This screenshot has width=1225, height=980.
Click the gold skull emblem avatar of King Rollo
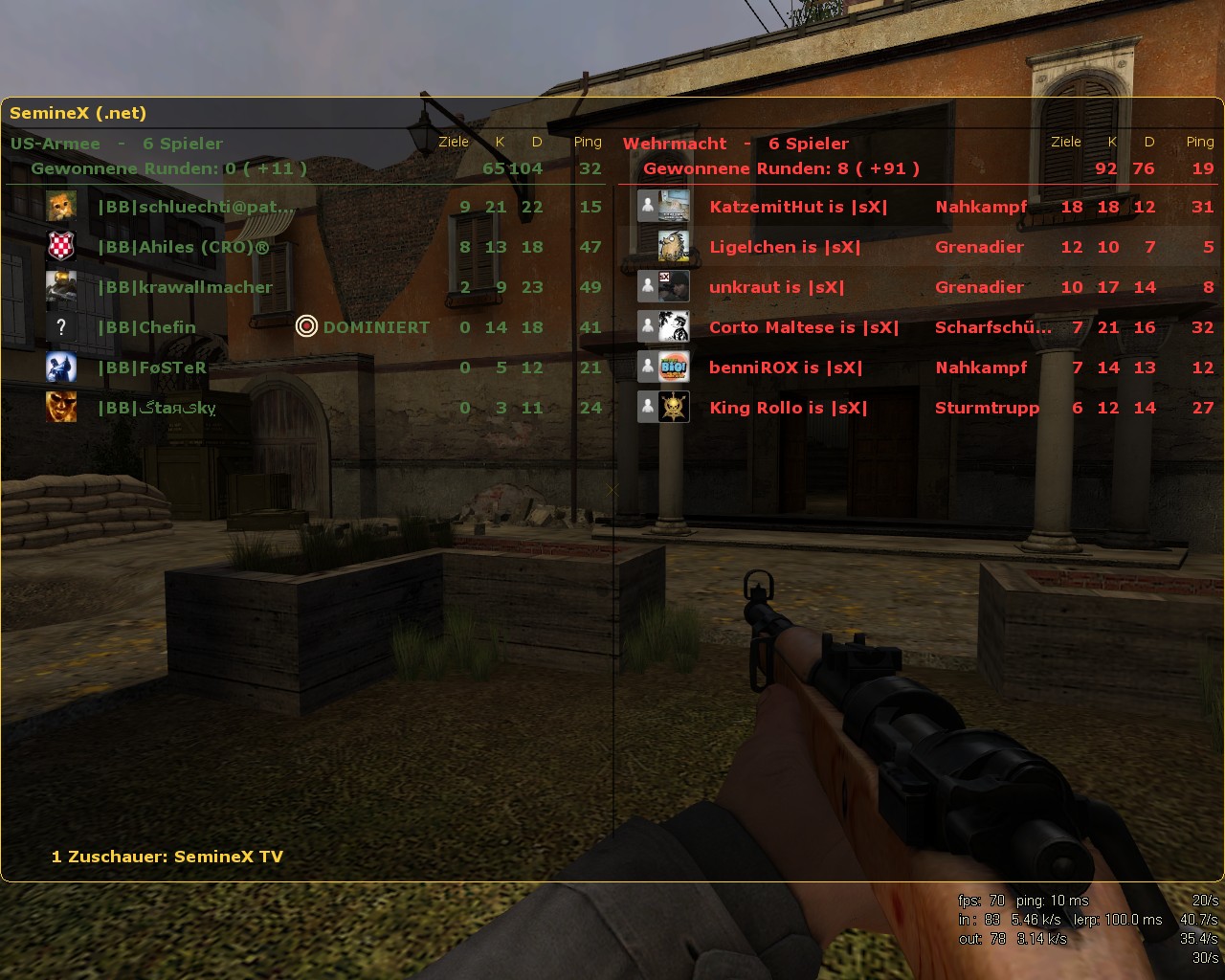(673, 407)
